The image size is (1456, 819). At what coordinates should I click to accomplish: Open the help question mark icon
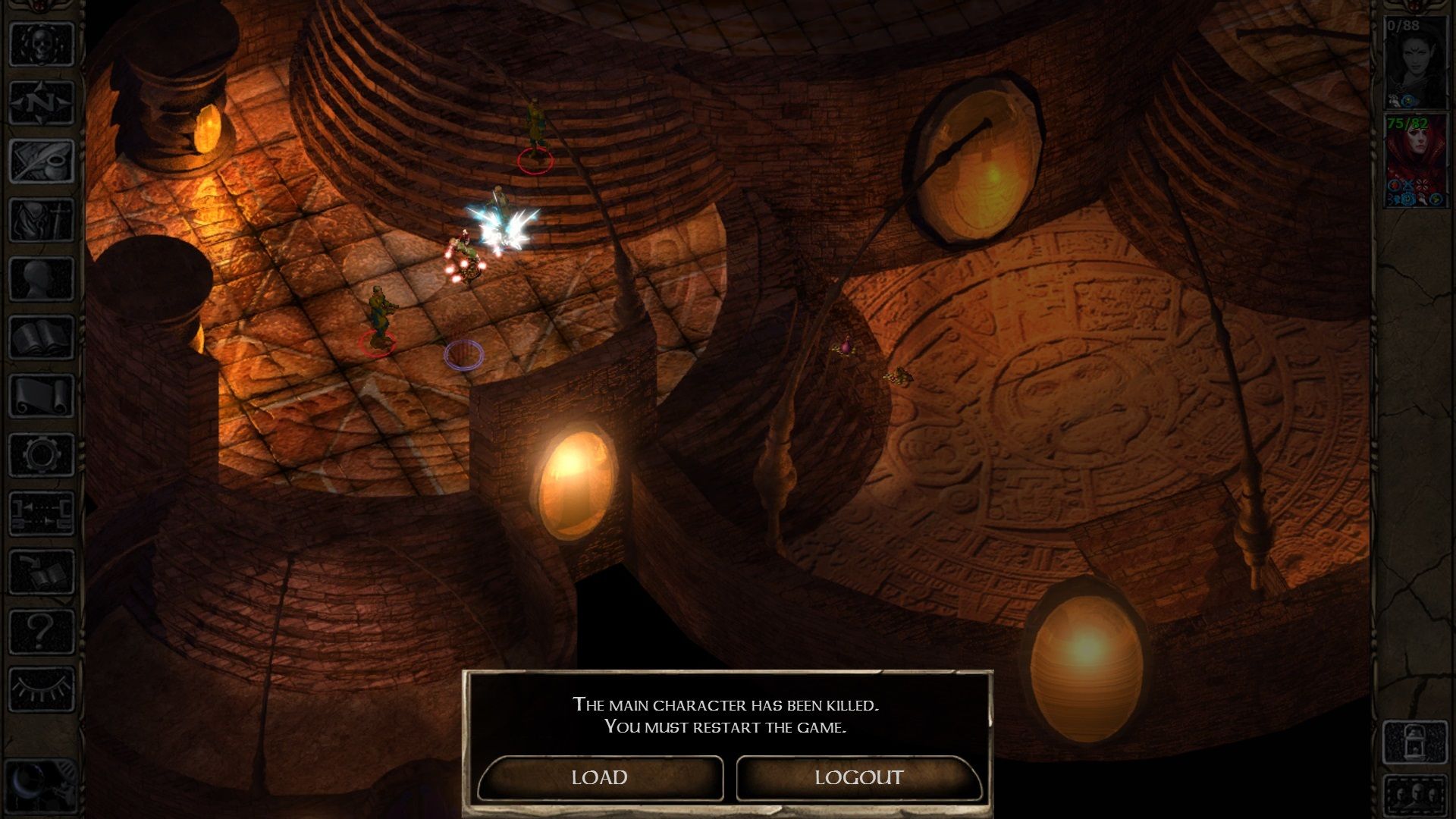coord(42,630)
